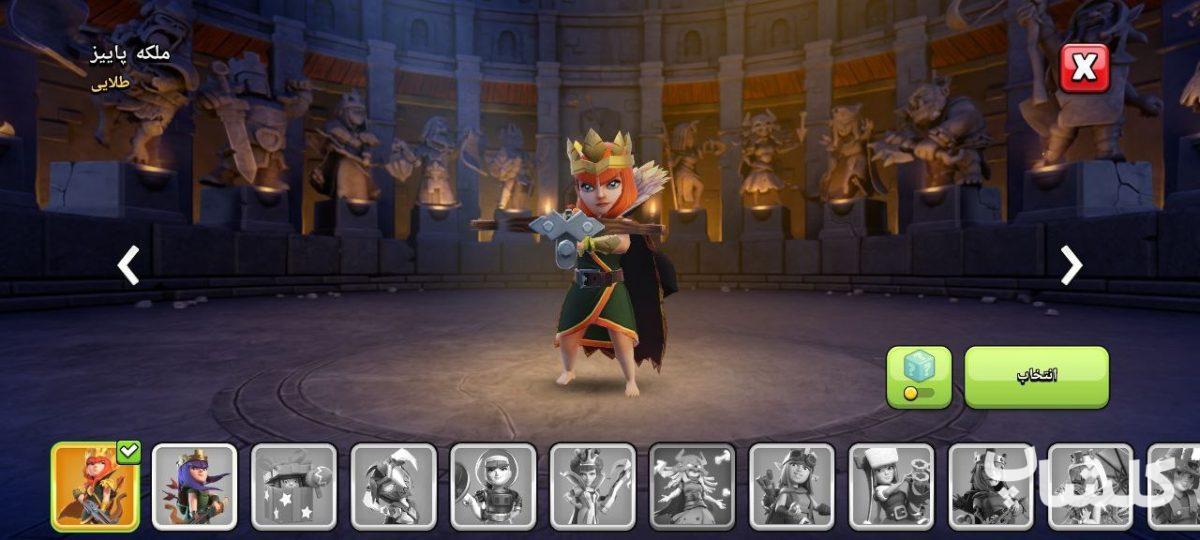1200x540 pixels.
Task: Open the blue cube scenery button
Action: (x=918, y=377)
